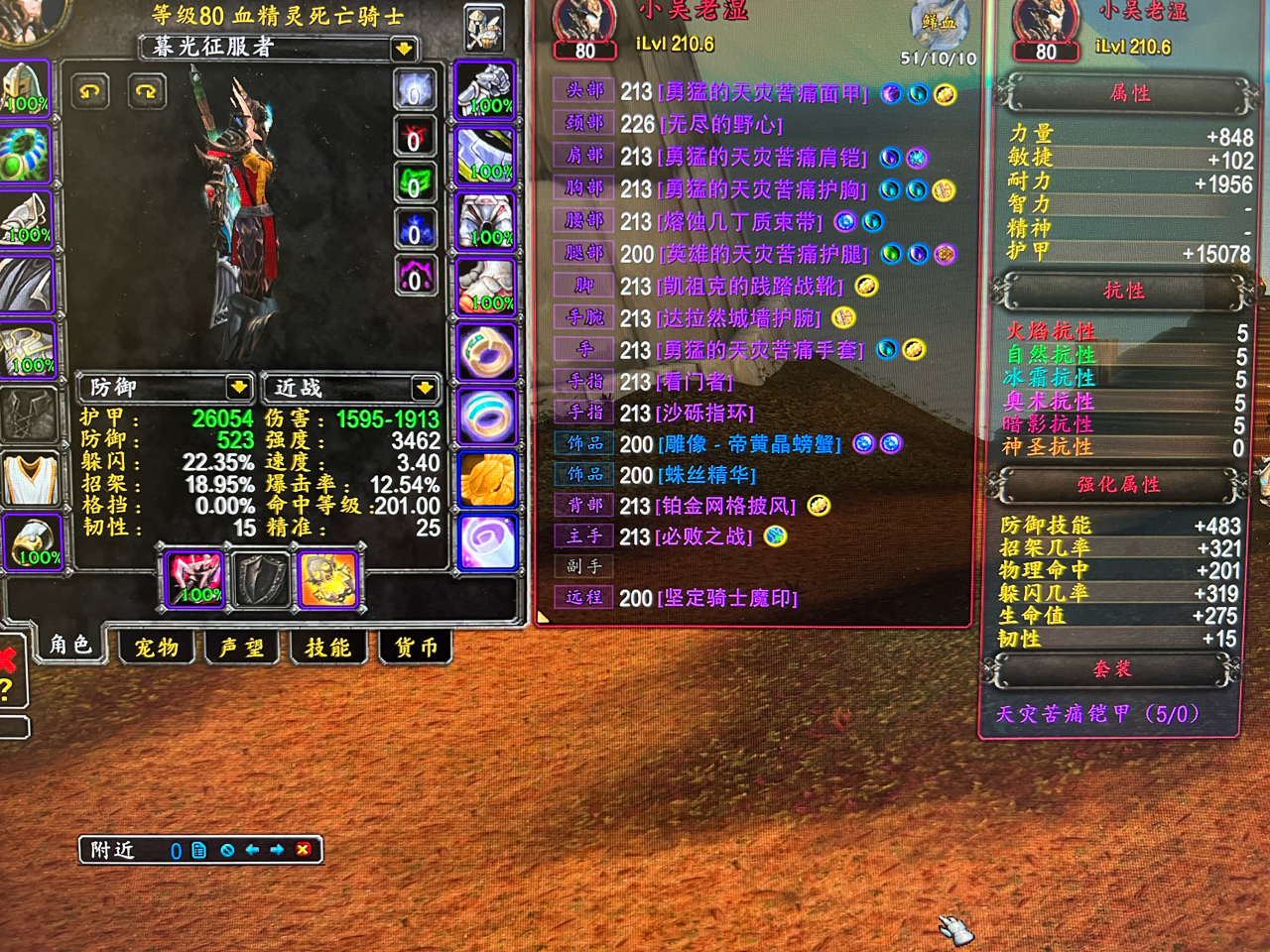The image size is (1270, 952).
Task: Open the 雕像 - 帝黄晶螃蟹 trinket link
Action: coord(749,444)
